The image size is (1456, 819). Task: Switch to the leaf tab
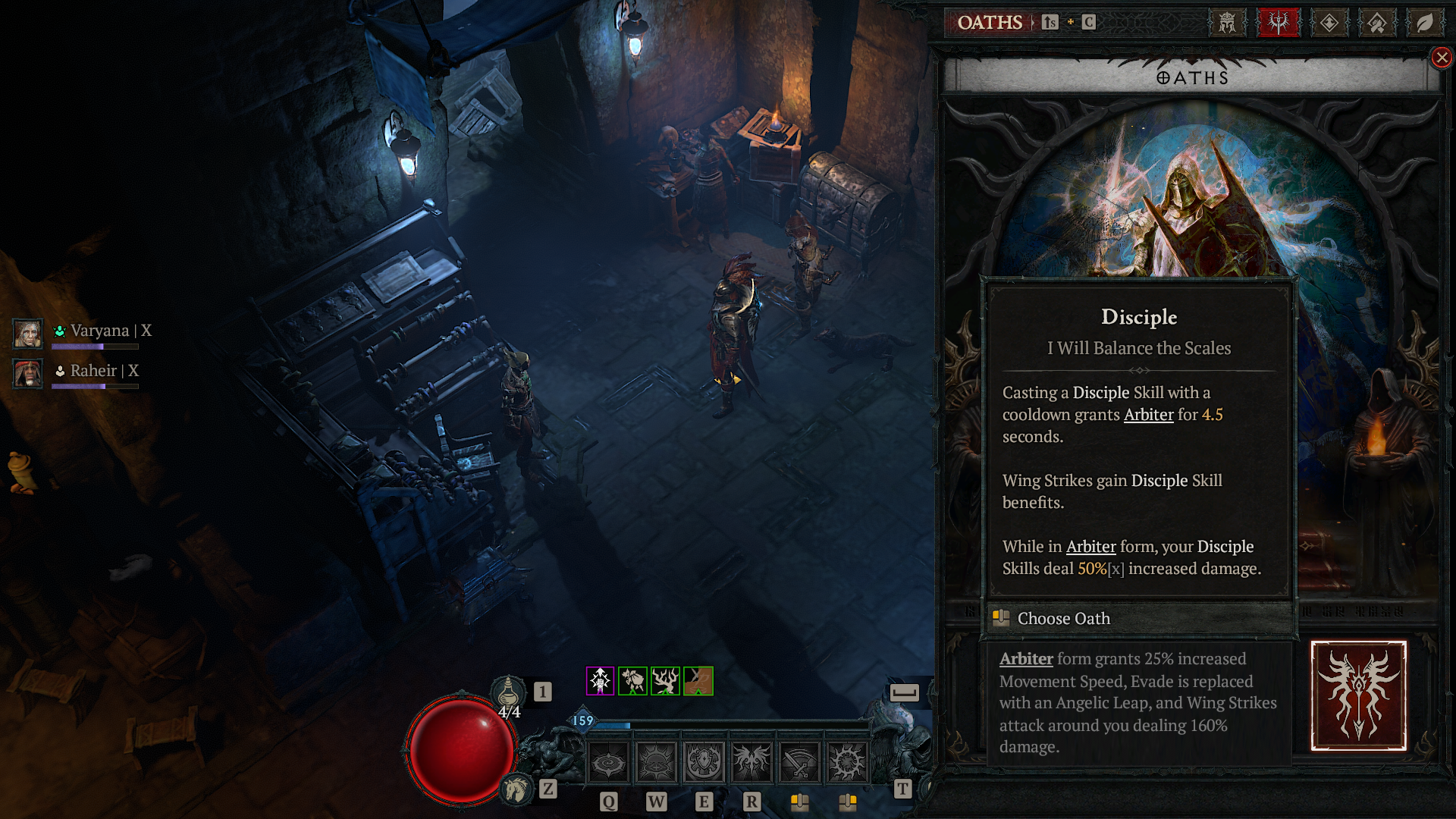point(1424,23)
